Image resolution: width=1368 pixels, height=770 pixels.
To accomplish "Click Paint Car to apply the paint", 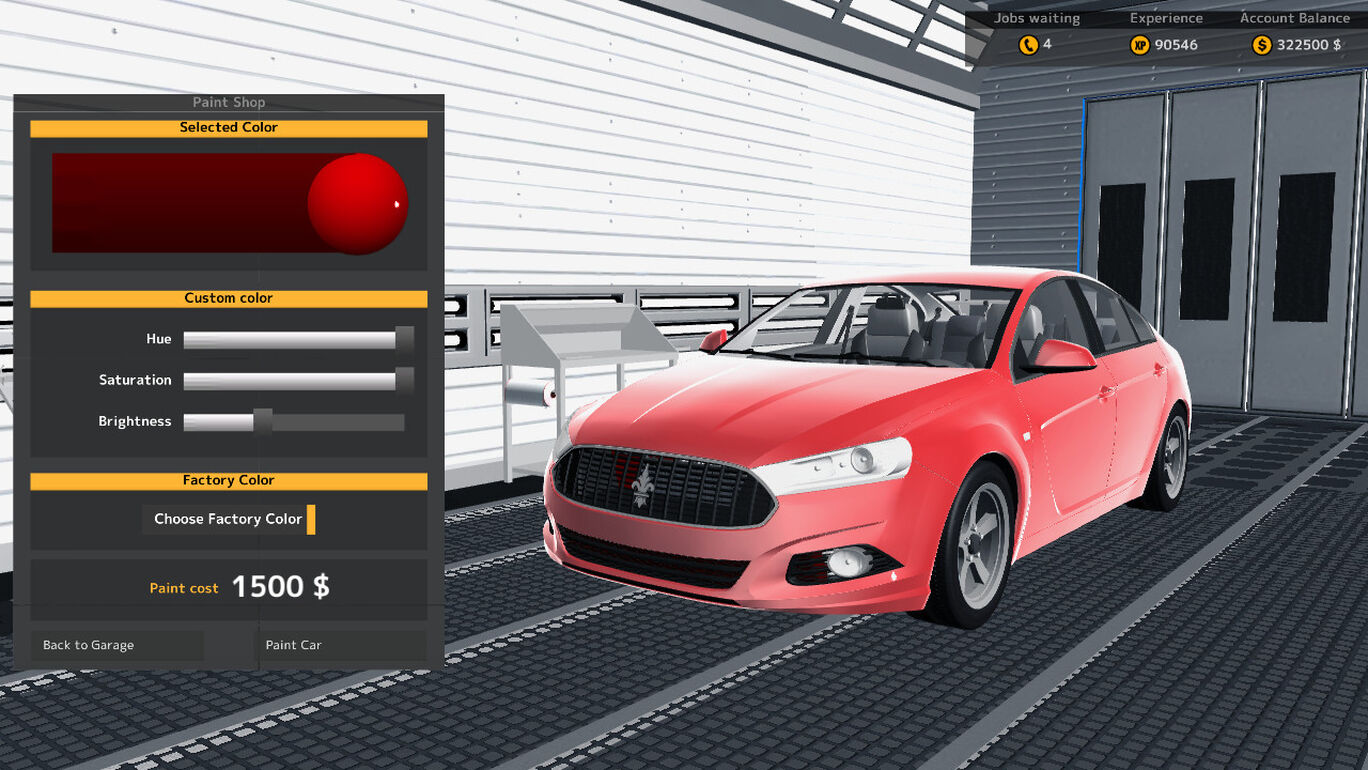I will (x=293, y=645).
